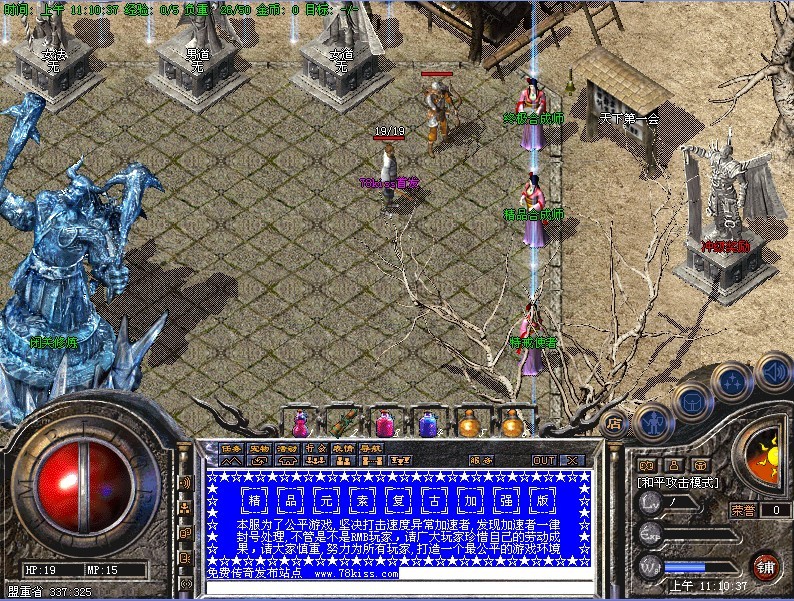The width and height of the screenshot is (794, 601).
Task: Open the 宠物 pet button
Action: [x=259, y=448]
